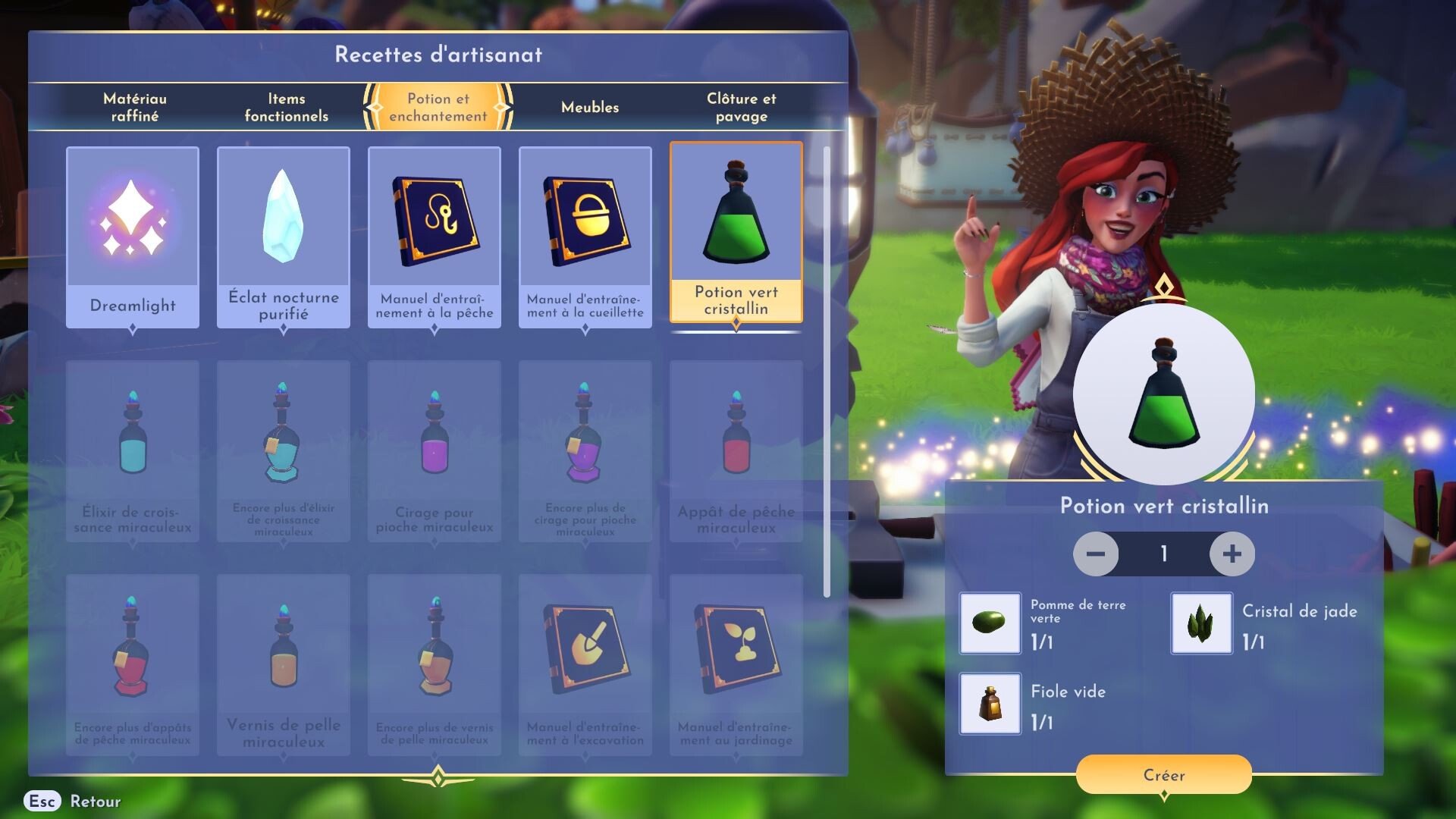1456x819 pixels.
Task: Choose the Élixir de croissance miraculeux recipe
Action: (133, 451)
